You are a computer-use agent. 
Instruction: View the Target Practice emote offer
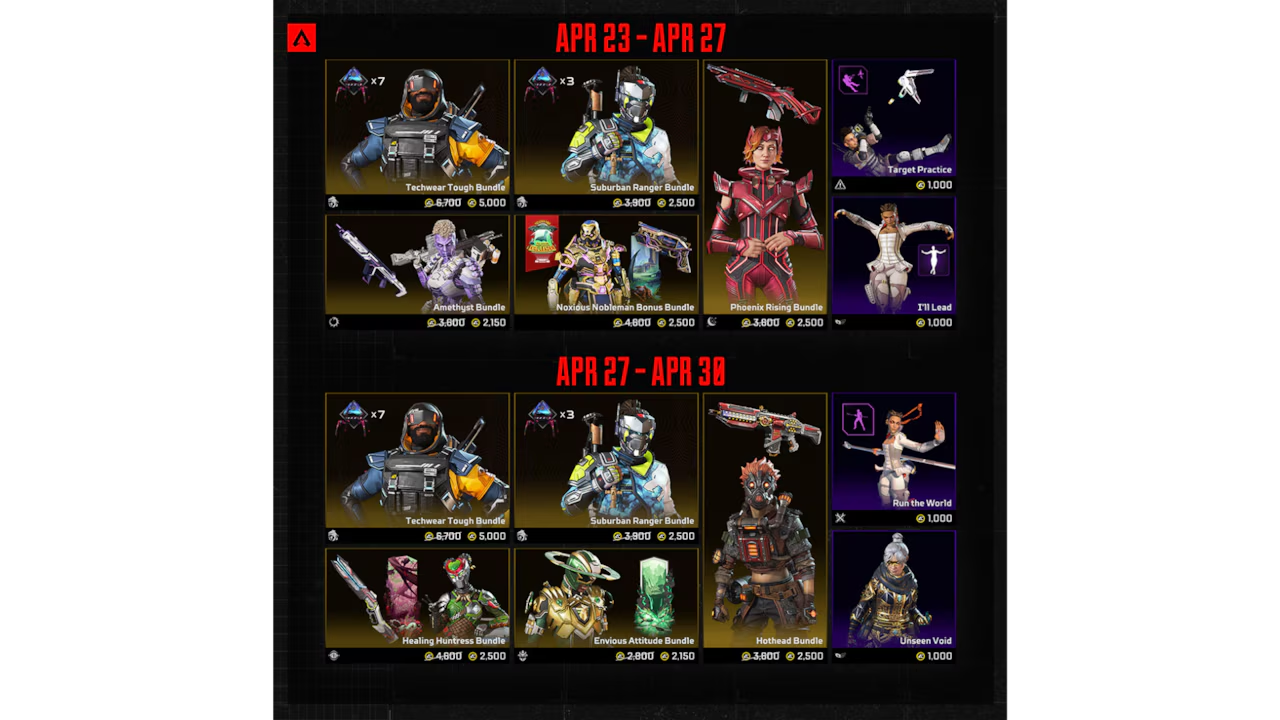pyautogui.click(x=893, y=118)
